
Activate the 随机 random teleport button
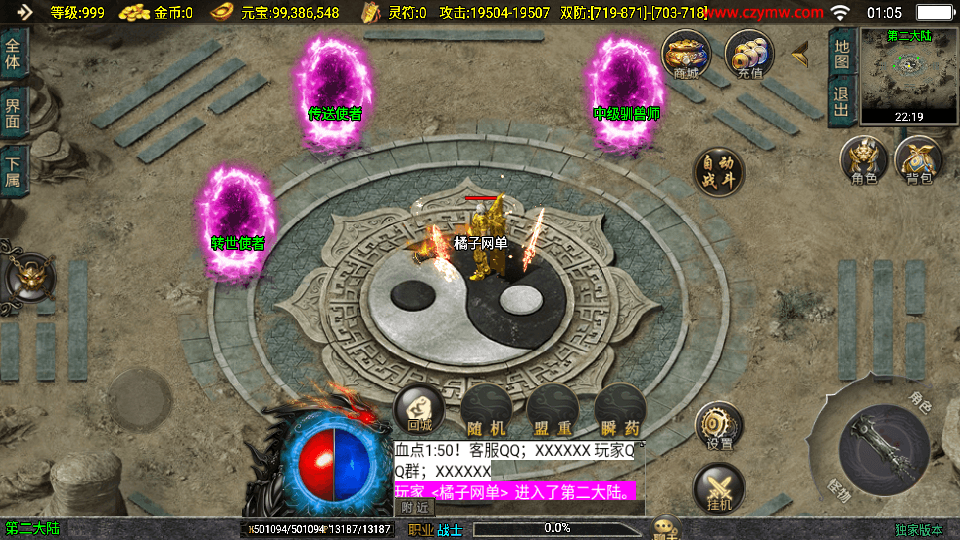pos(486,410)
